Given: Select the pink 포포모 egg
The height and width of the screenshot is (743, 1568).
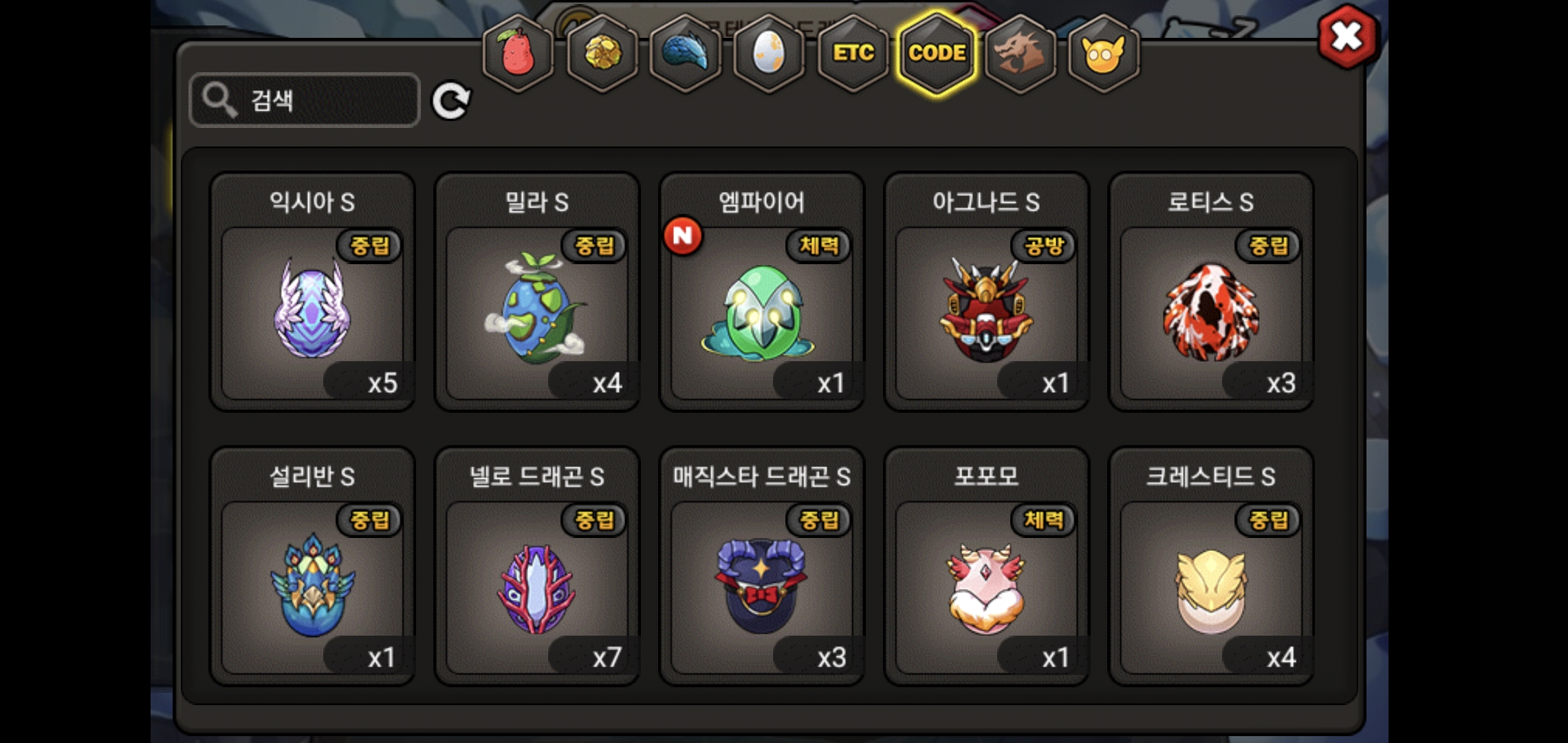Looking at the screenshot, I should click(x=986, y=586).
